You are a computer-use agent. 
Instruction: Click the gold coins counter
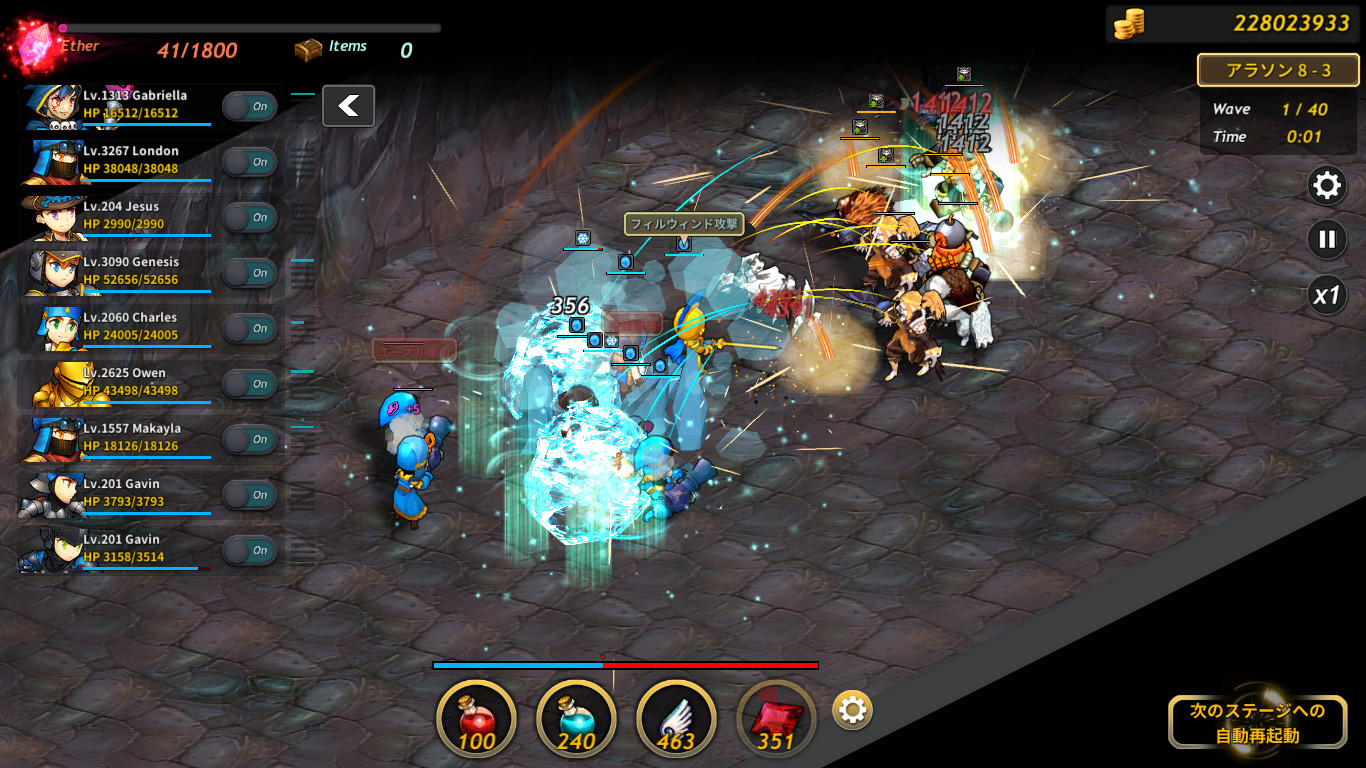point(1232,23)
